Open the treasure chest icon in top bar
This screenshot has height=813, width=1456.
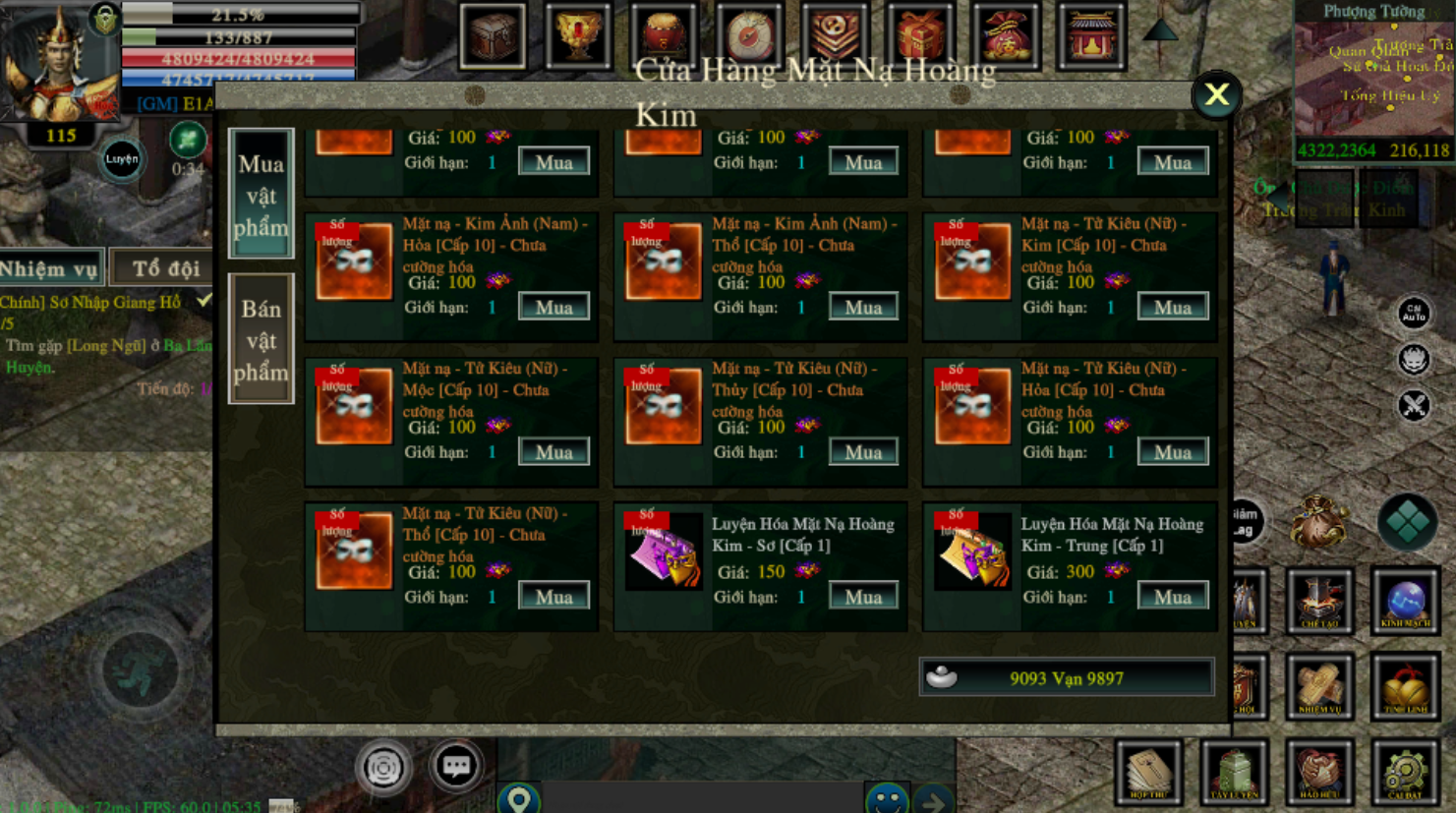coord(493,36)
